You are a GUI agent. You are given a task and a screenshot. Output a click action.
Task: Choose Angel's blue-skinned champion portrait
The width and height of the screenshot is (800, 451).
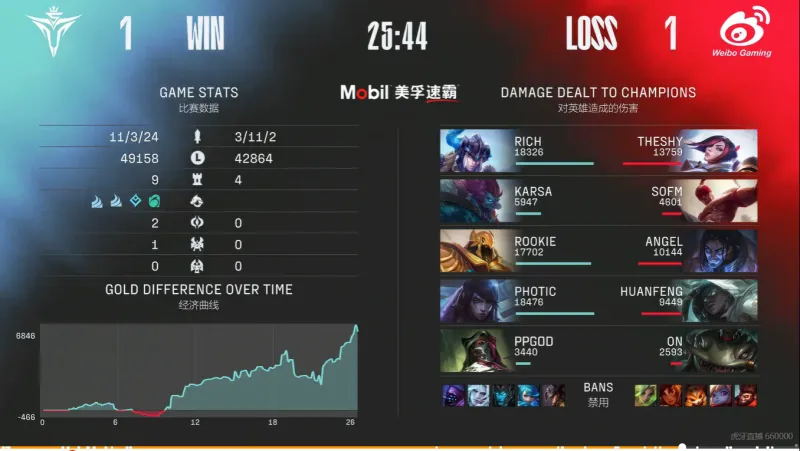point(720,250)
